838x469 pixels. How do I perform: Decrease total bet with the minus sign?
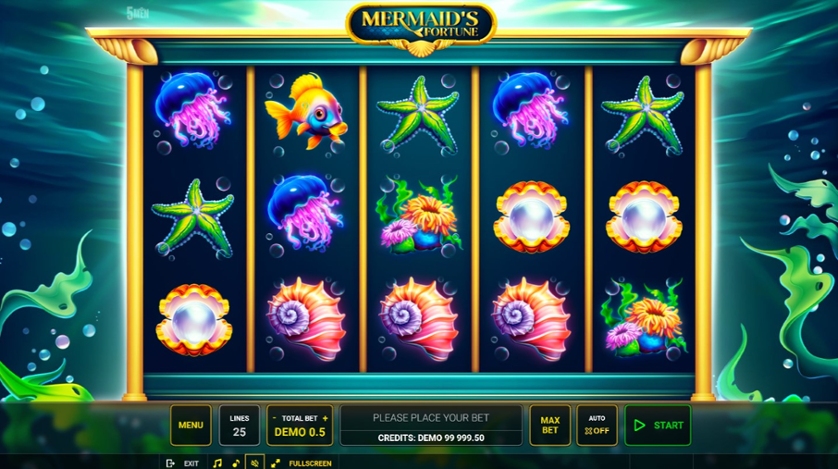click(275, 418)
